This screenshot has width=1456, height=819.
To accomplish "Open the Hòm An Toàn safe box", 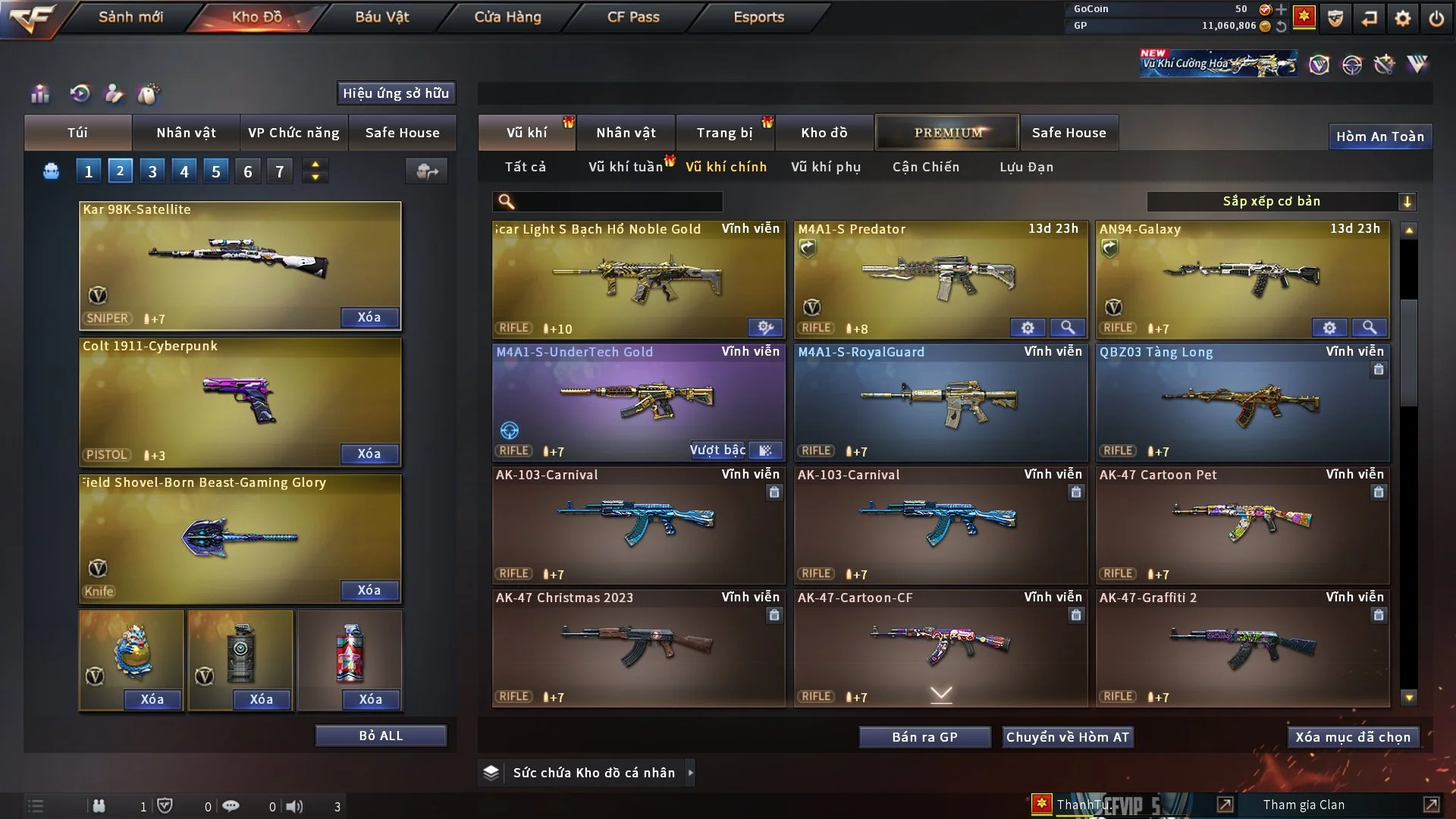I will tap(1379, 136).
